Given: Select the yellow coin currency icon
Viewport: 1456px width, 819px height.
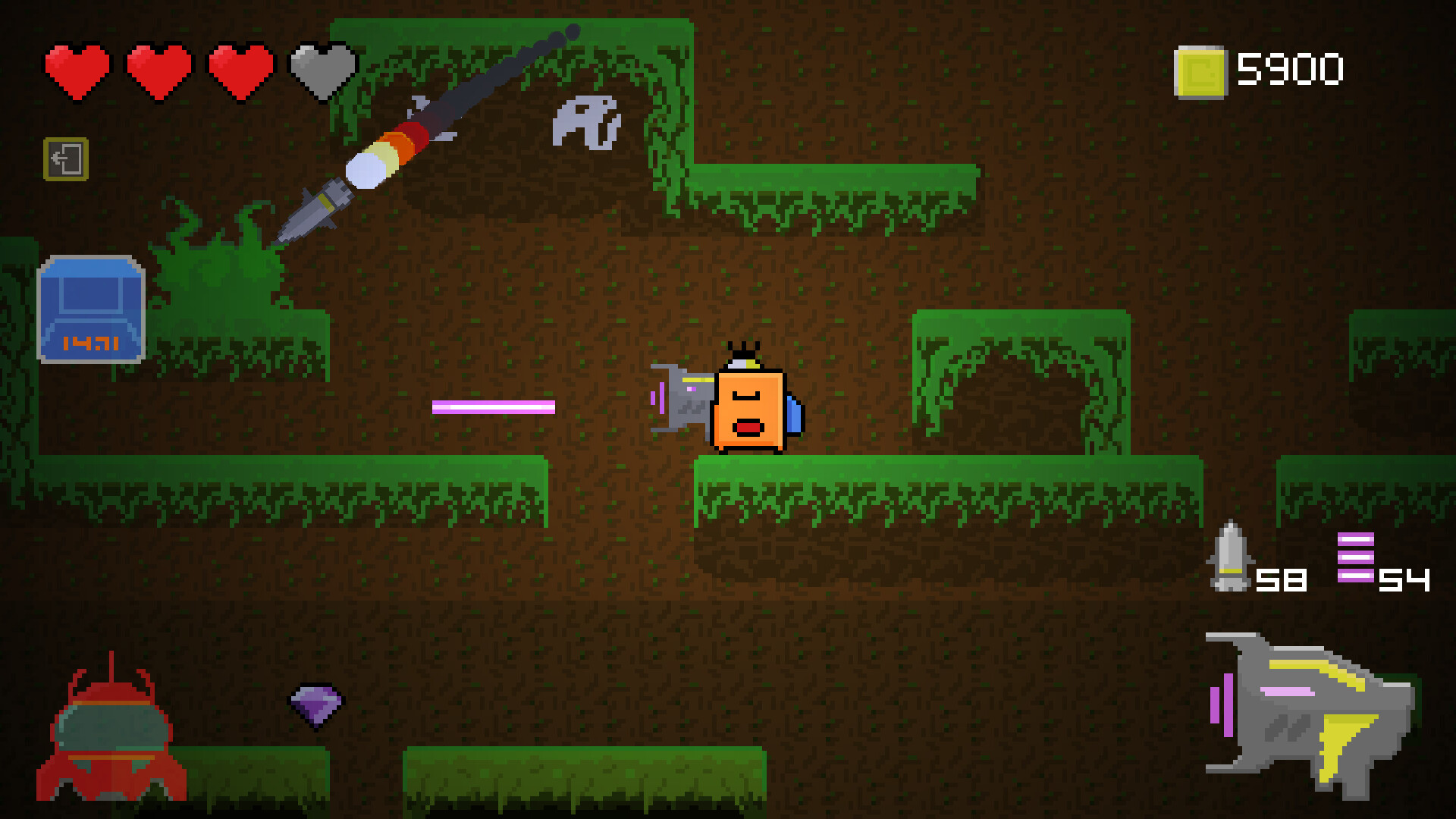Looking at the screenshot, I should [1200, 71].
